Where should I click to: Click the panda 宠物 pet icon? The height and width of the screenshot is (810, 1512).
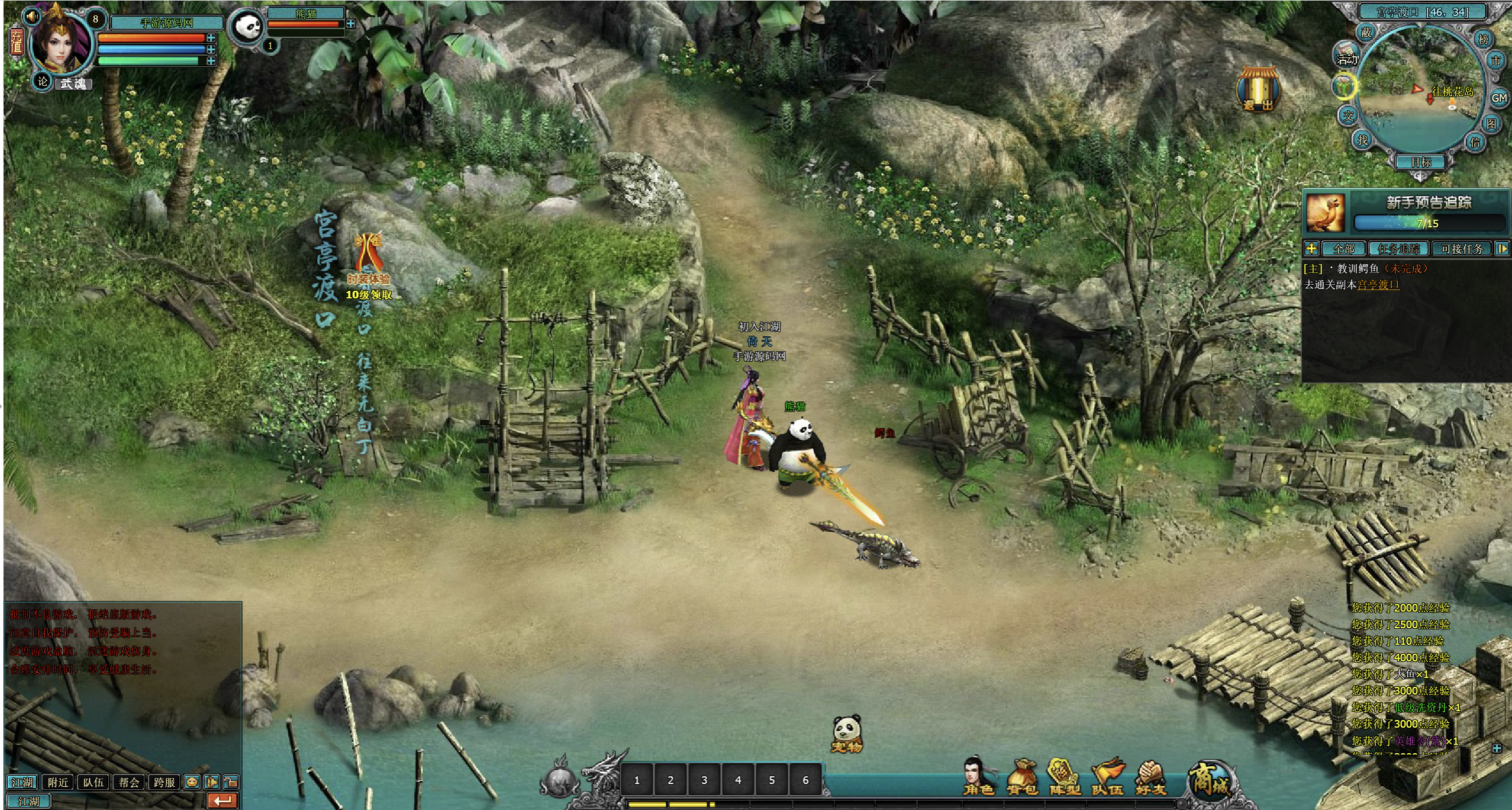tap(847, 734)
